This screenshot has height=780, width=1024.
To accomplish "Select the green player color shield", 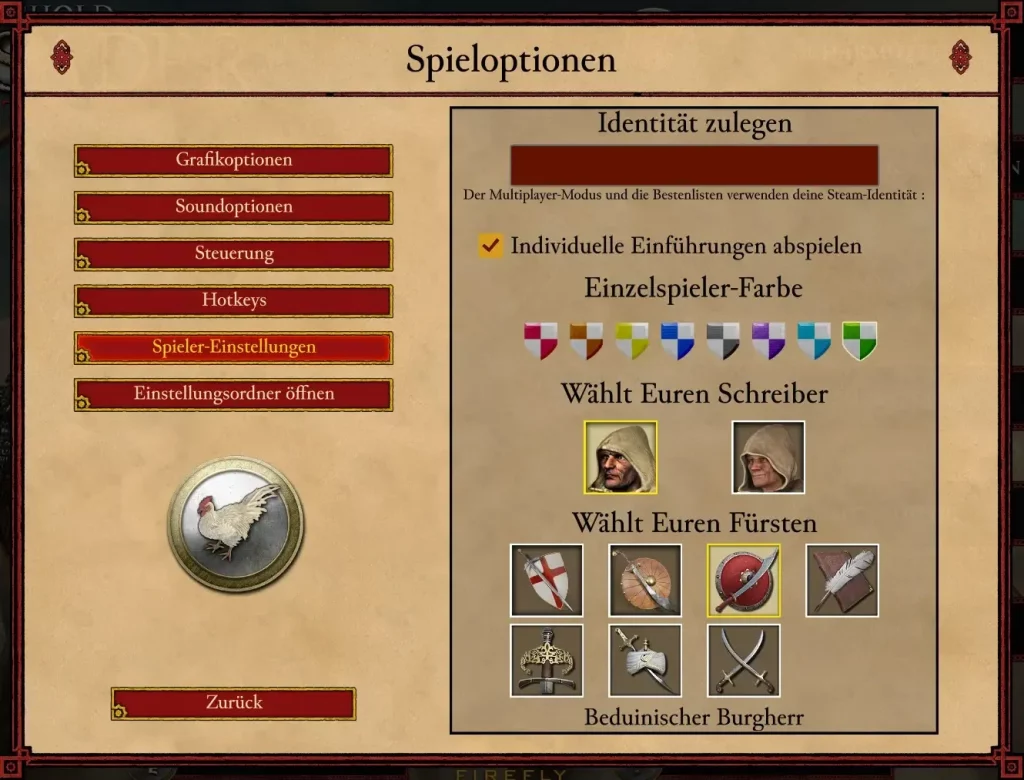I will 859,340.
